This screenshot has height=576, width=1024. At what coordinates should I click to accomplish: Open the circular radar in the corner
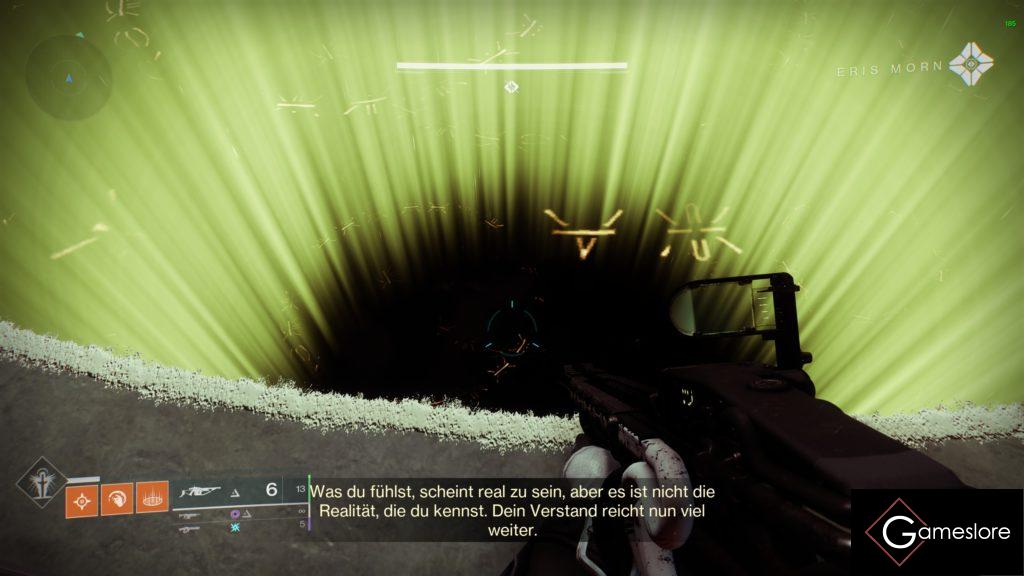click(x=68, y=78)
